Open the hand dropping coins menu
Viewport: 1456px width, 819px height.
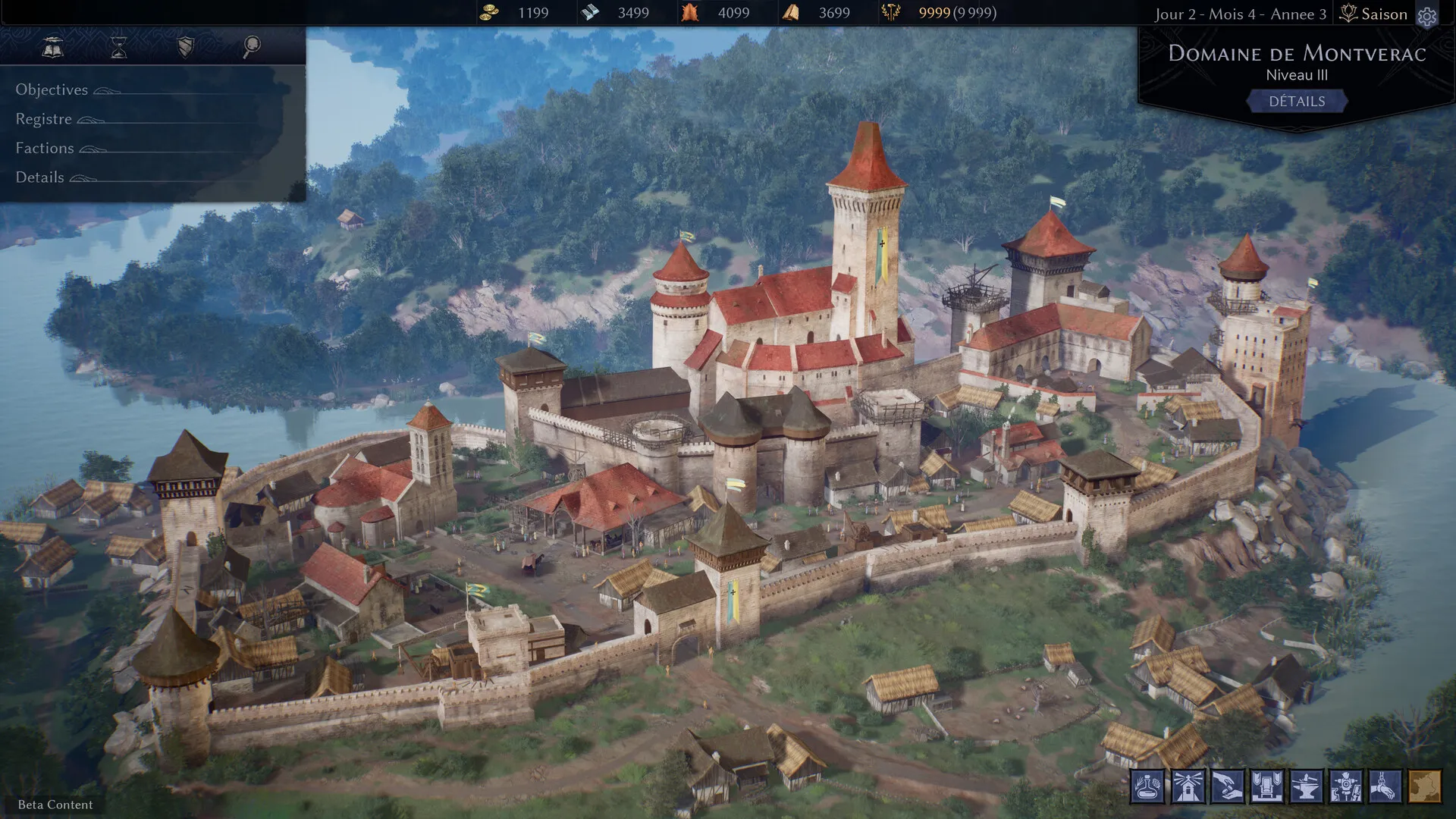1227,786
